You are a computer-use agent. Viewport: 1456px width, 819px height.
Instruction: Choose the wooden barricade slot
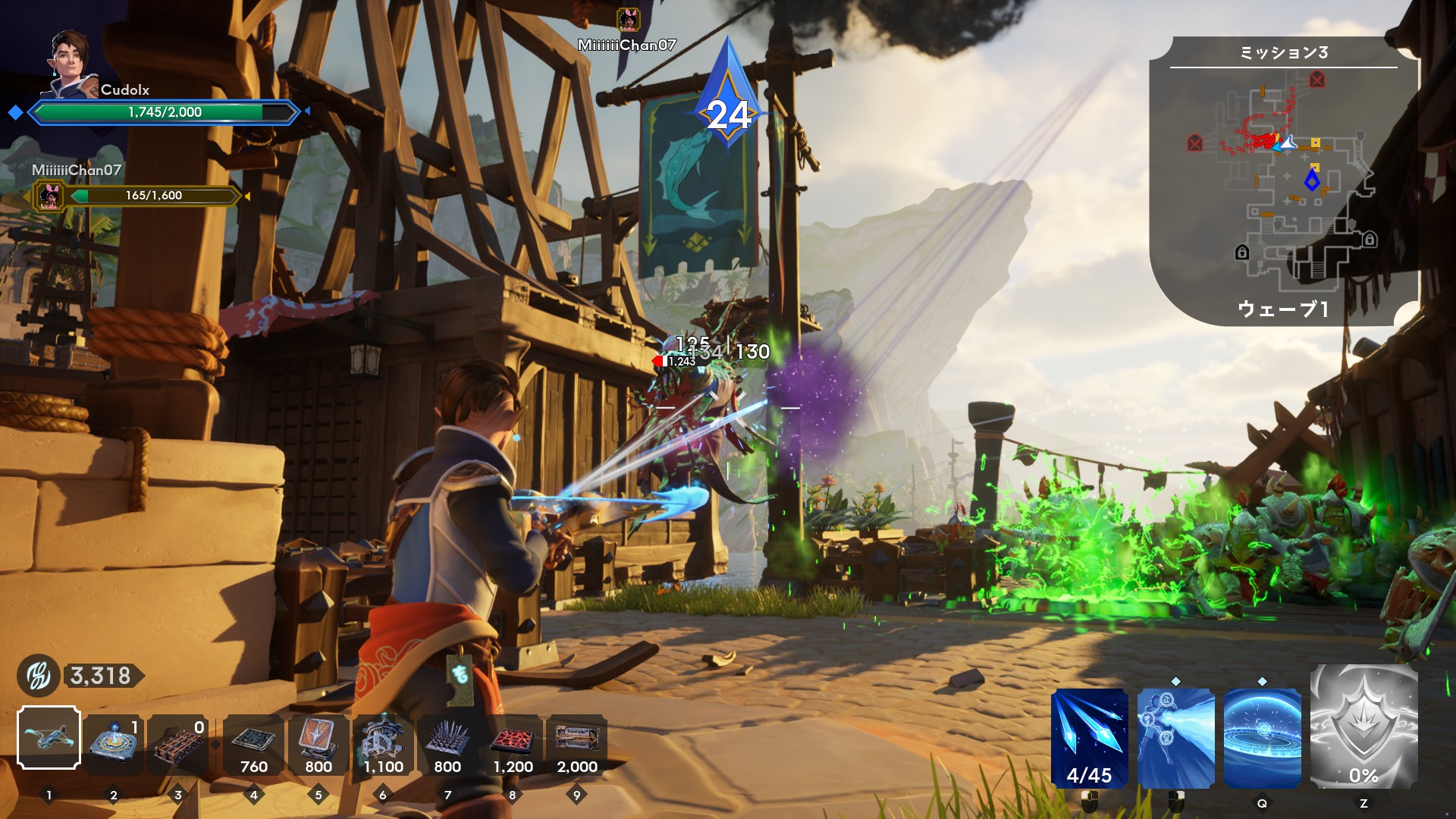click(x=178, y=743)
